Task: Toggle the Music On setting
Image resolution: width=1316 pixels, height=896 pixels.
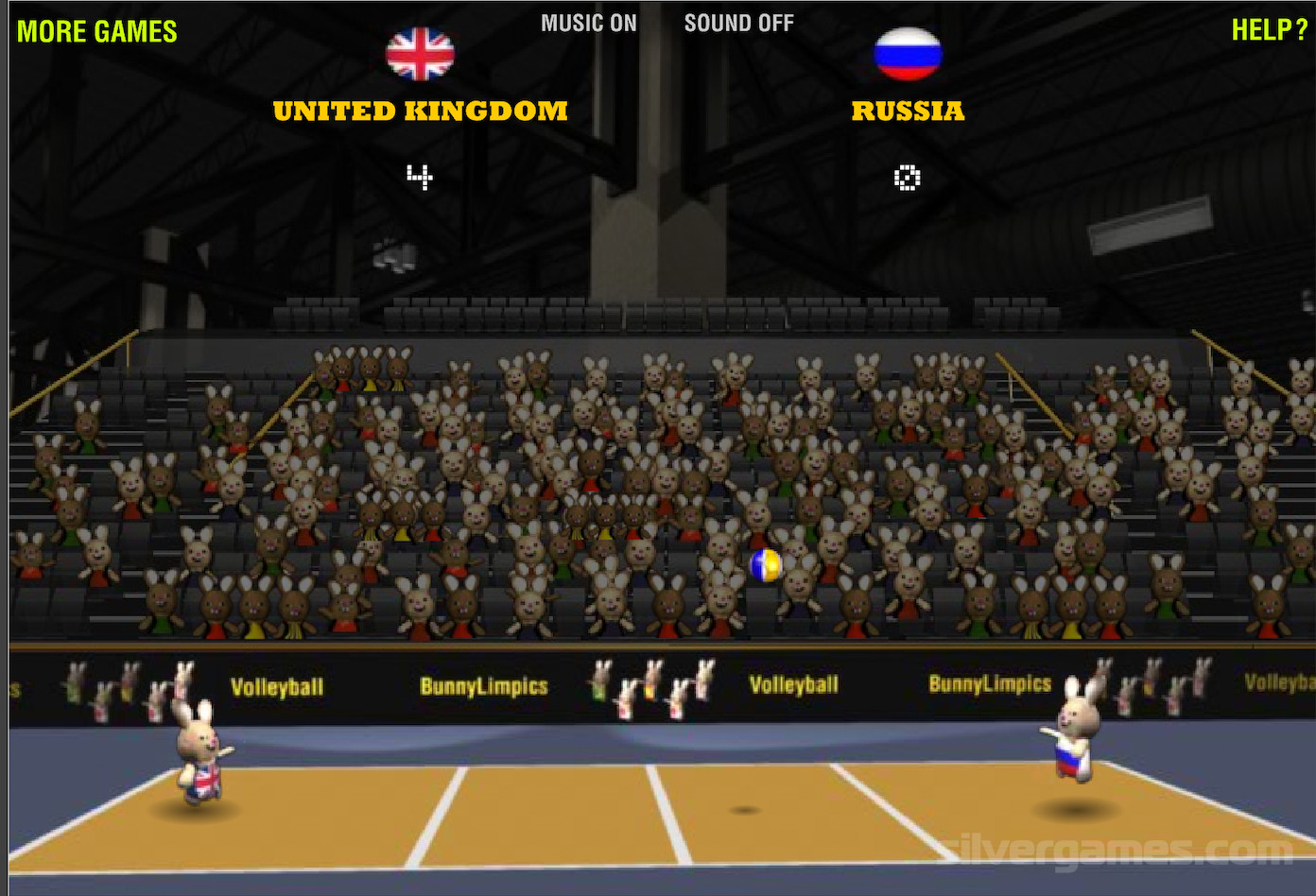Action: [x=588, y=24]
